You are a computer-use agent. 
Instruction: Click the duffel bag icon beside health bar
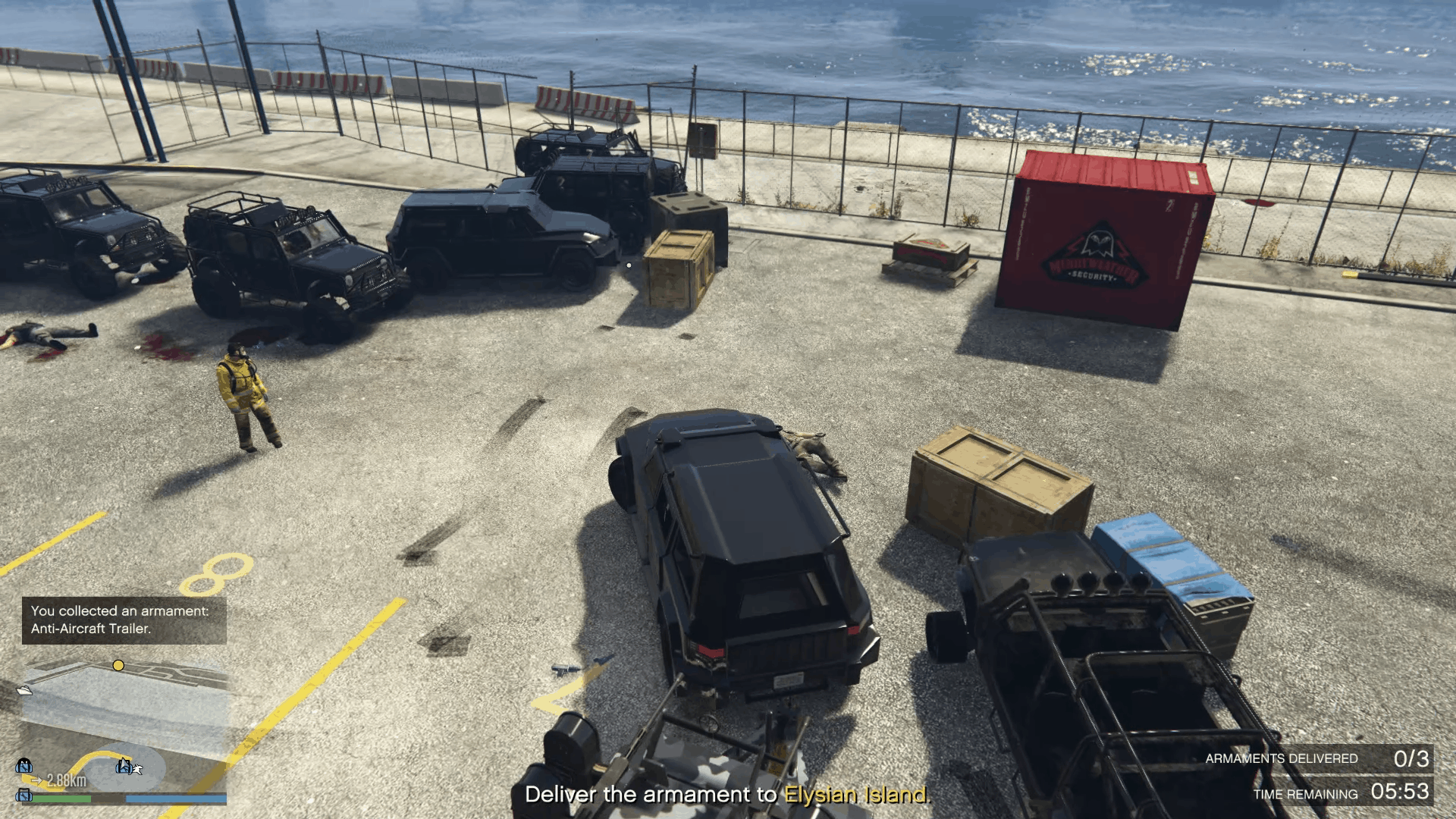point(24,796)
